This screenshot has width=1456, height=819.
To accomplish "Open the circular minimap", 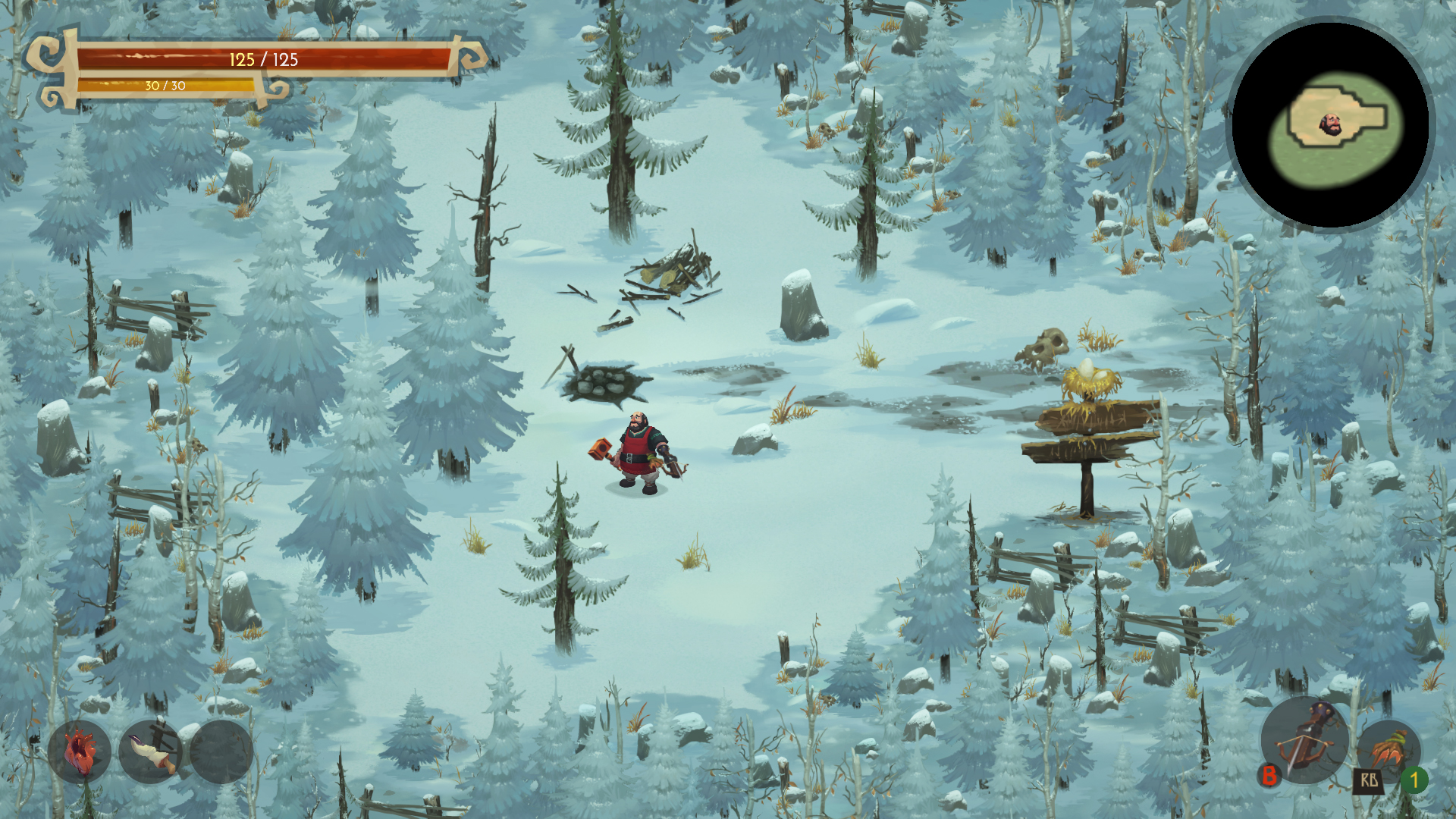I will coord(1331,124).
